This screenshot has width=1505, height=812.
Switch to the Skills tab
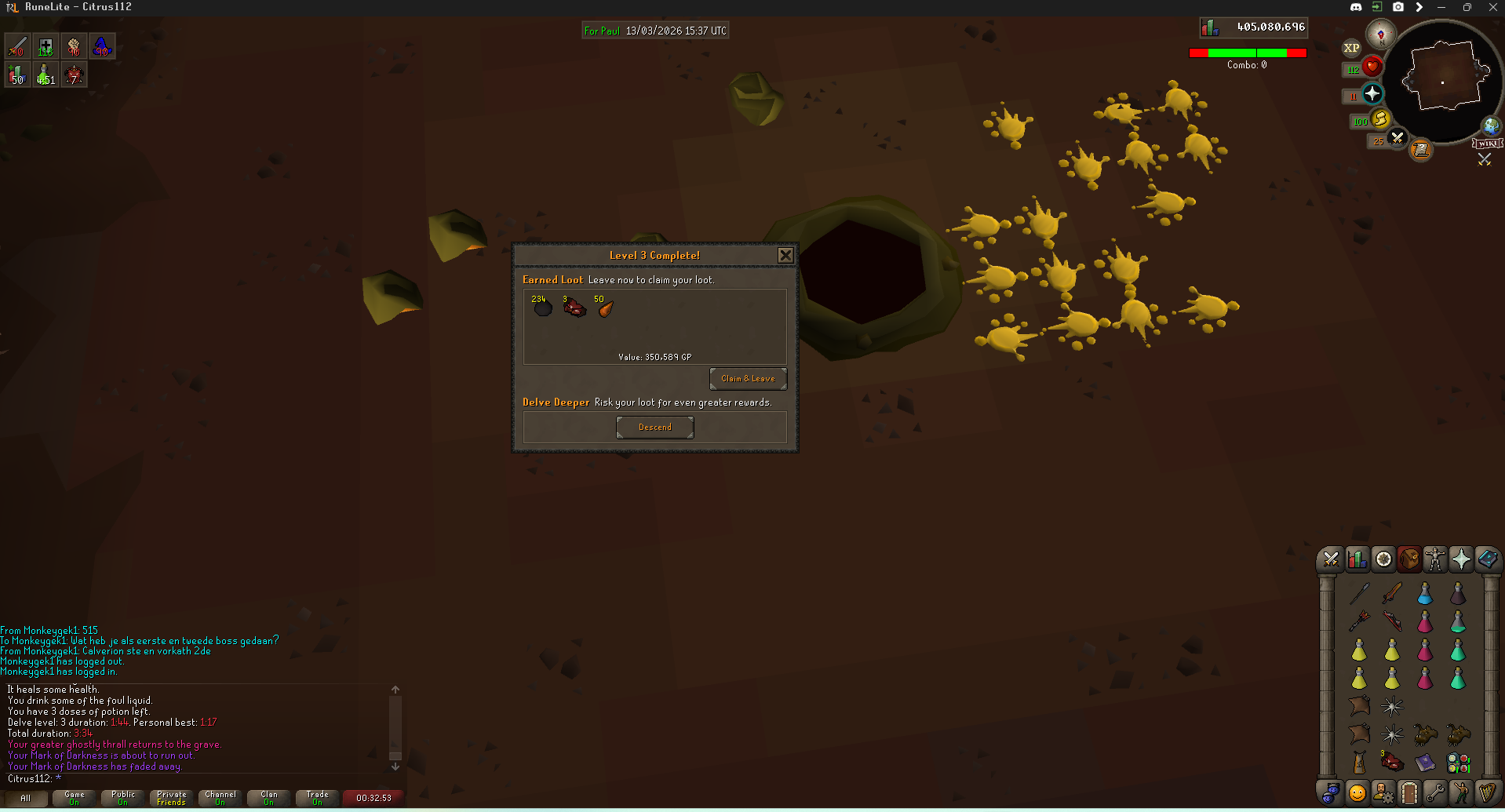pyautogui.click(x=1357, y=559)
